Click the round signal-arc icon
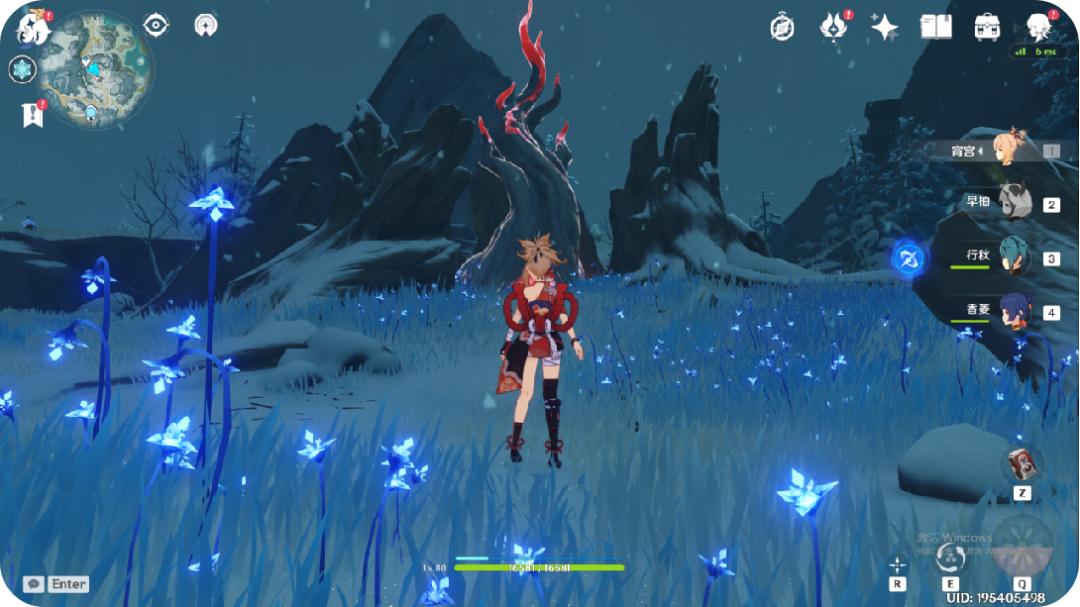This screenshot has height=607, width=1080. pyautogui.click(x=206, y=25)
